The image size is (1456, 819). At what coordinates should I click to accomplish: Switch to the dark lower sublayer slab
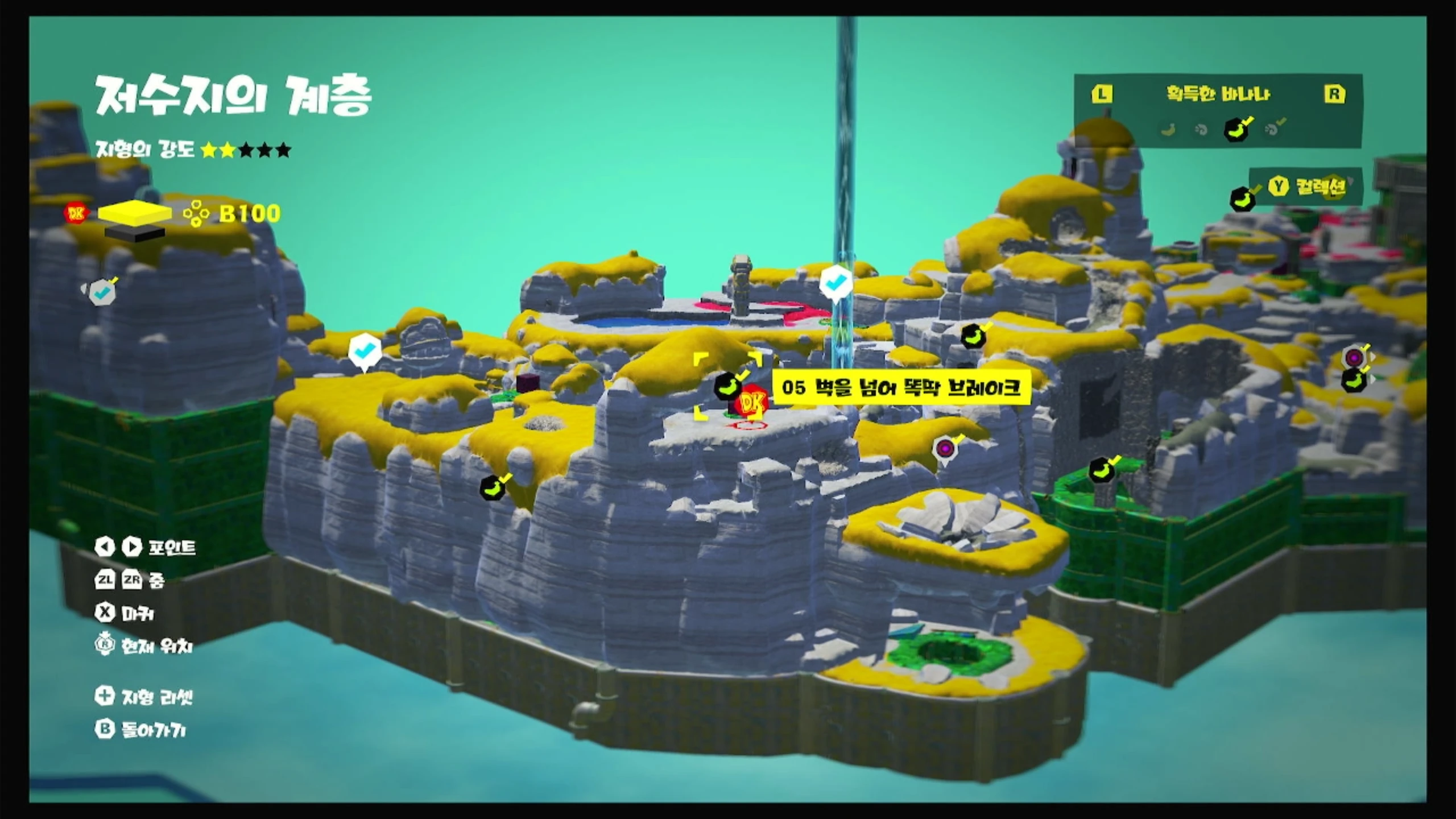pyautogui.click(x=134, y=233)
